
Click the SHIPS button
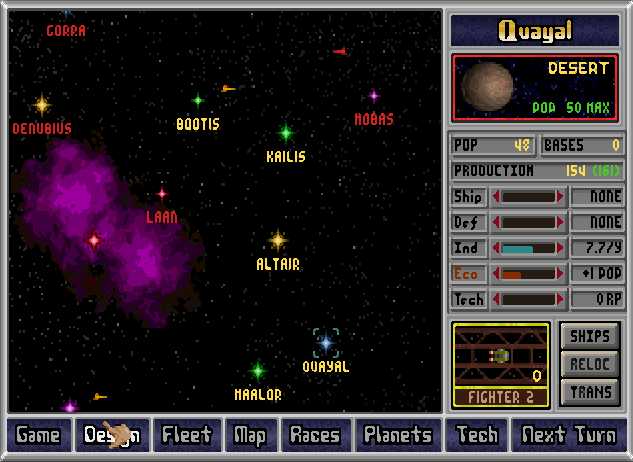[x=590, y=336]
